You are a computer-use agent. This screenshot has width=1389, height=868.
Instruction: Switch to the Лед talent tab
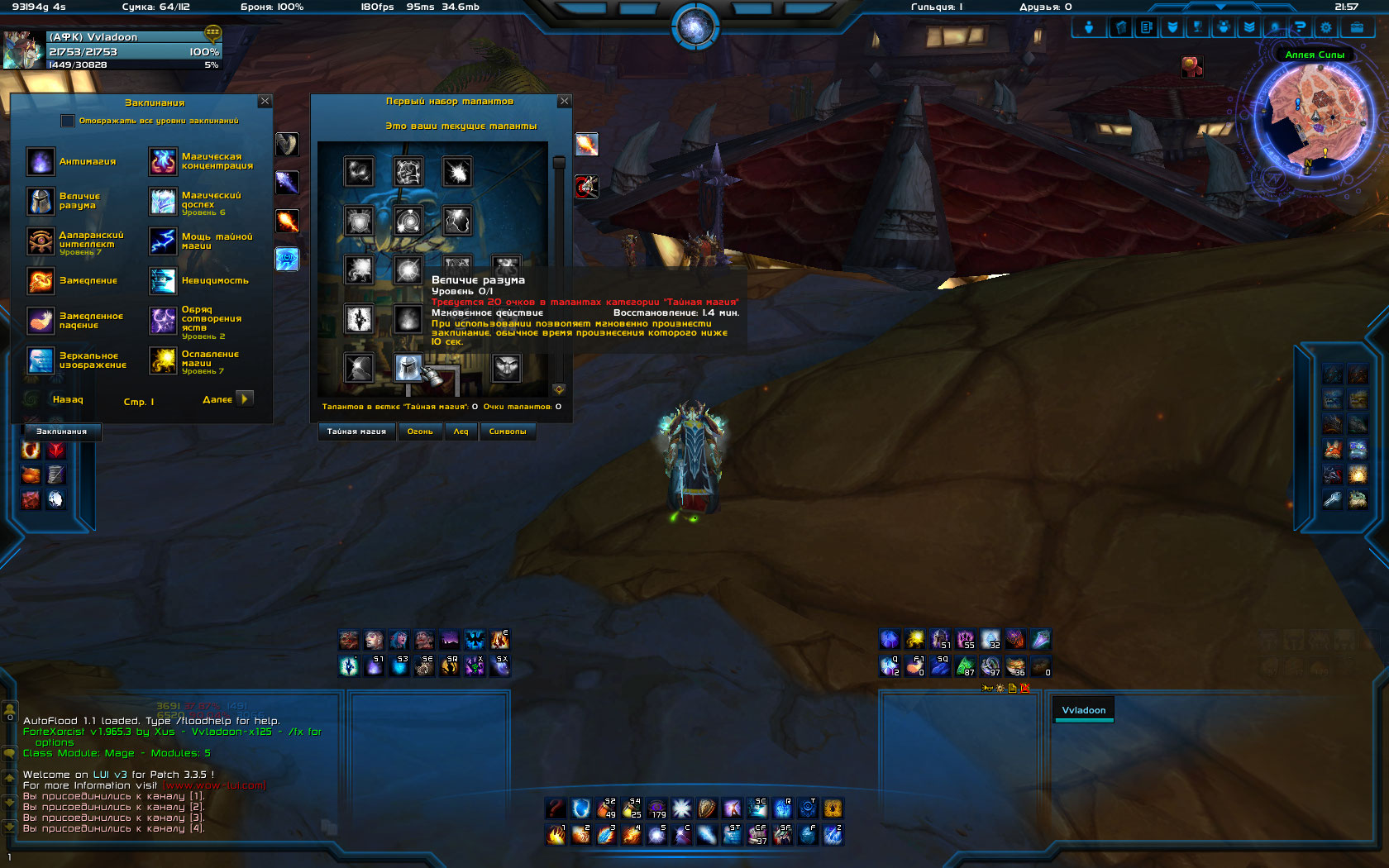click(461, 432)
